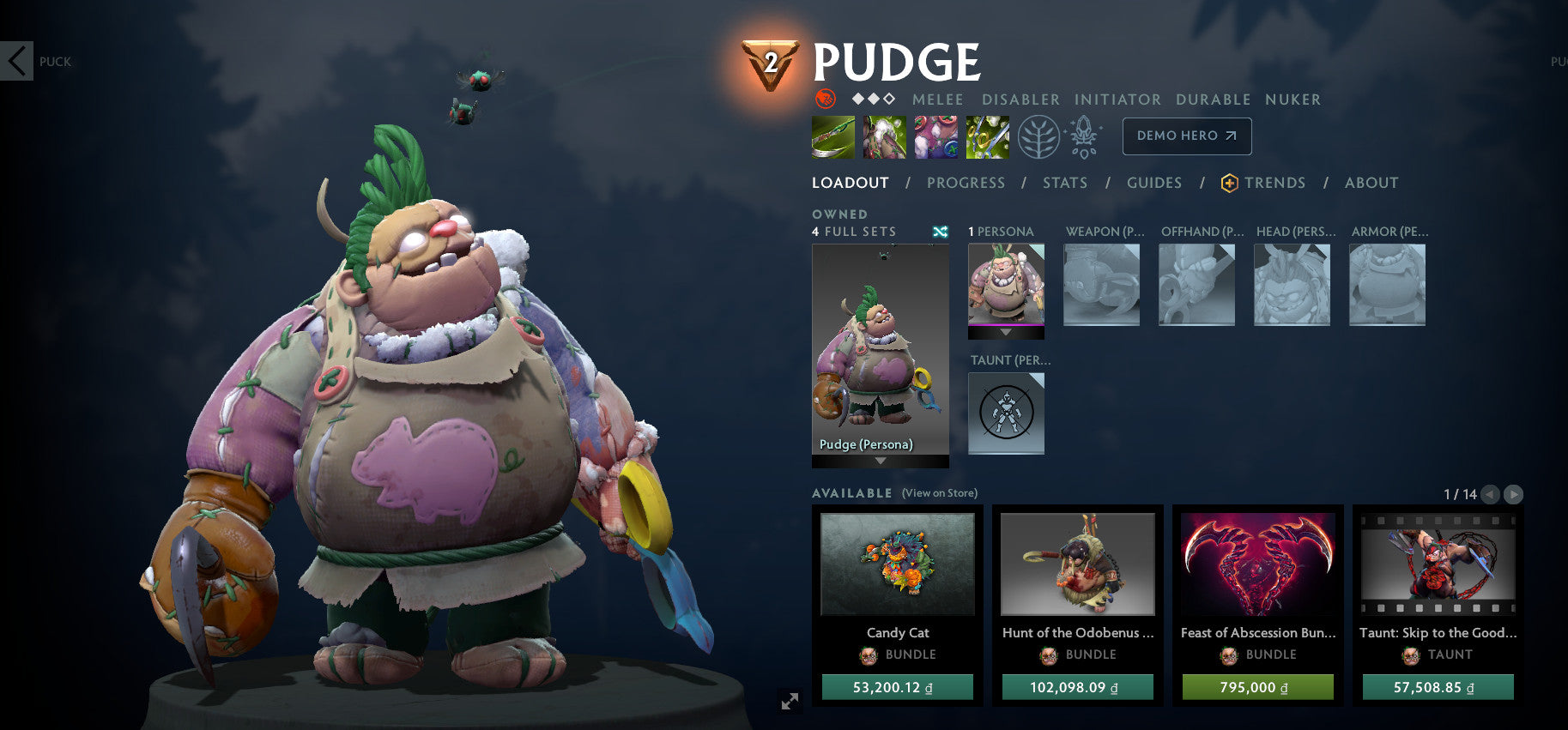Click the Taunt (Persona) slot icon
This screenshot has height=730, width=1568.
1006,414
